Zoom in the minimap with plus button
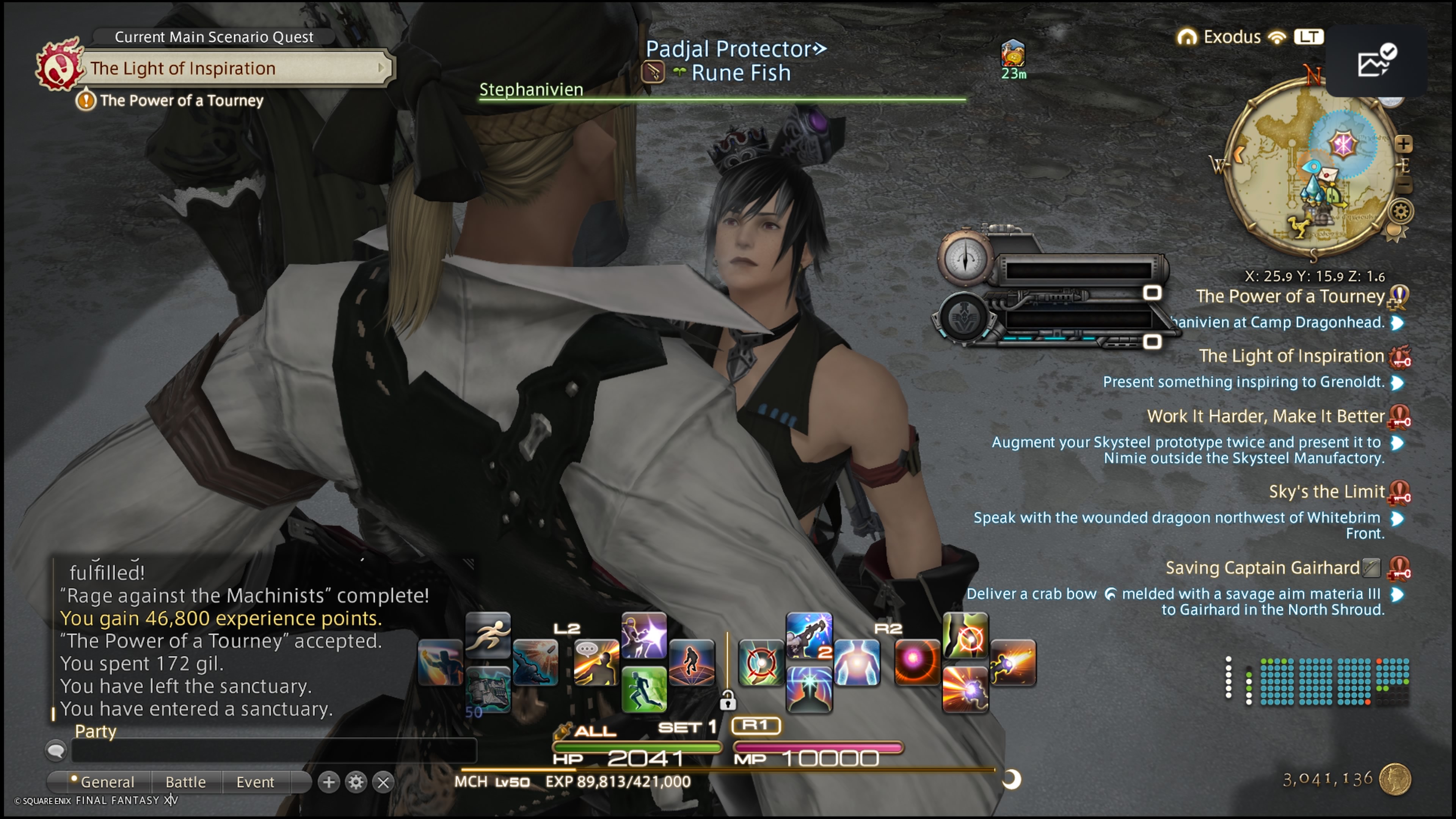Image resolution: width=1456 pixels, height=819 pixels. [1403, 144]
